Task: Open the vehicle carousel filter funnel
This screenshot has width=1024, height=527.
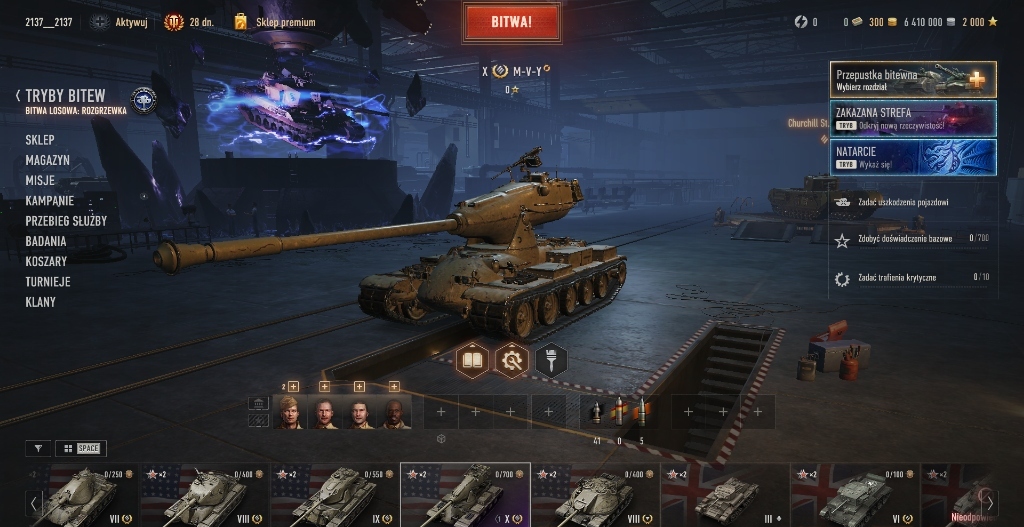Action: click(x=39, y=448)
